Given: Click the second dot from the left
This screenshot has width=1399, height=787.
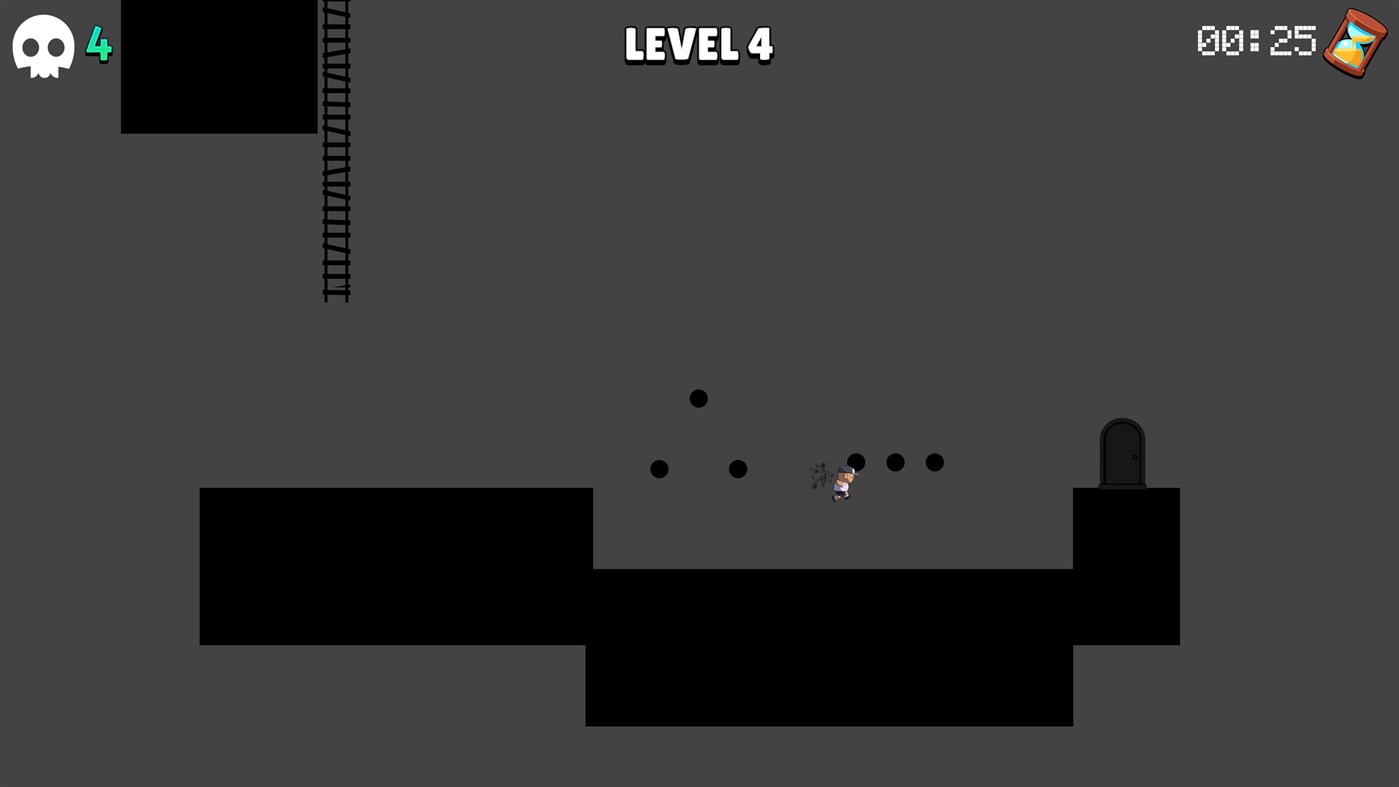Looking at the screenshot, I should 737,467.
